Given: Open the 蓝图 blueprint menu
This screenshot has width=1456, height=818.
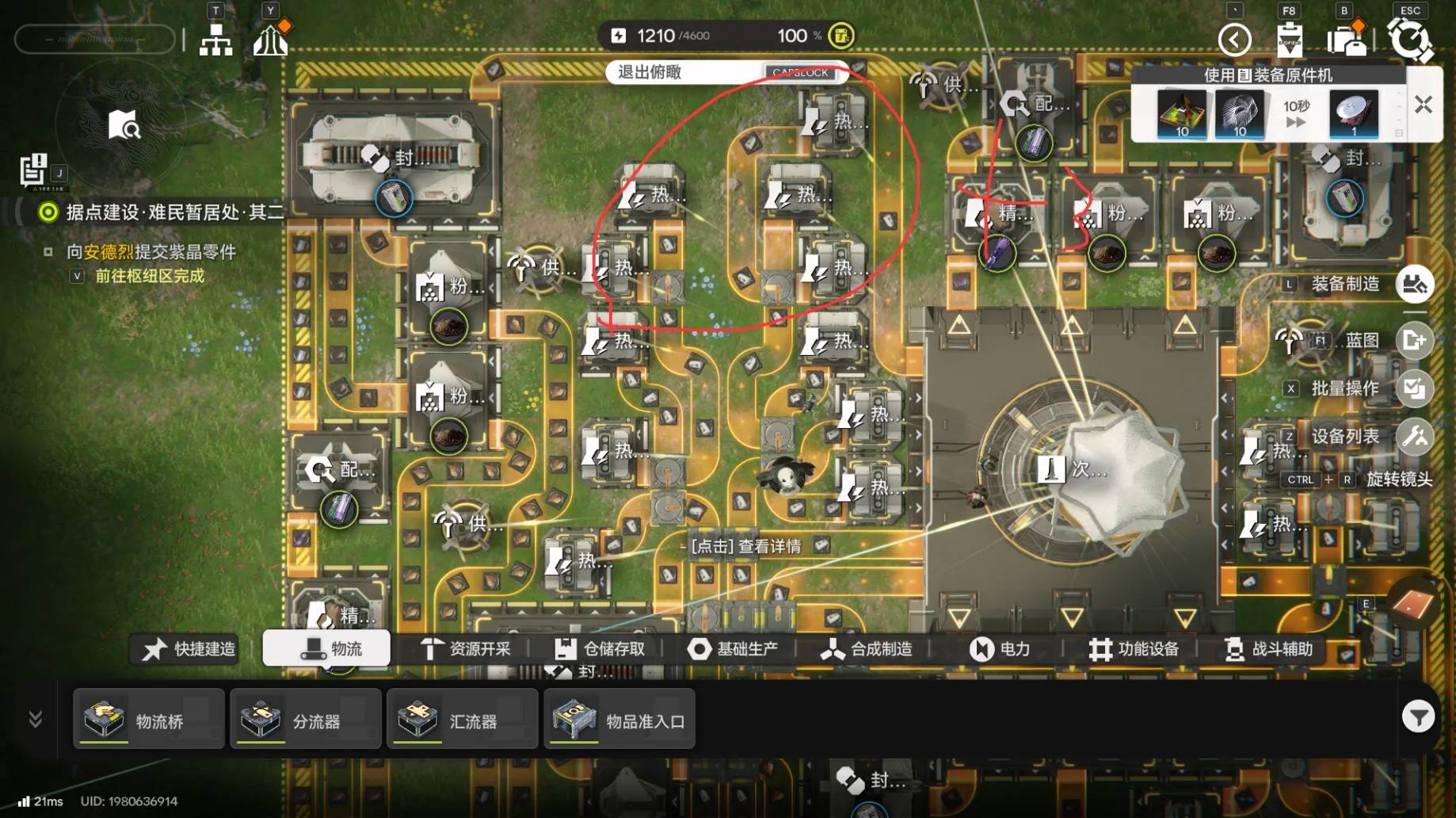Looking at the screenshot, I should pos(1415,340).
